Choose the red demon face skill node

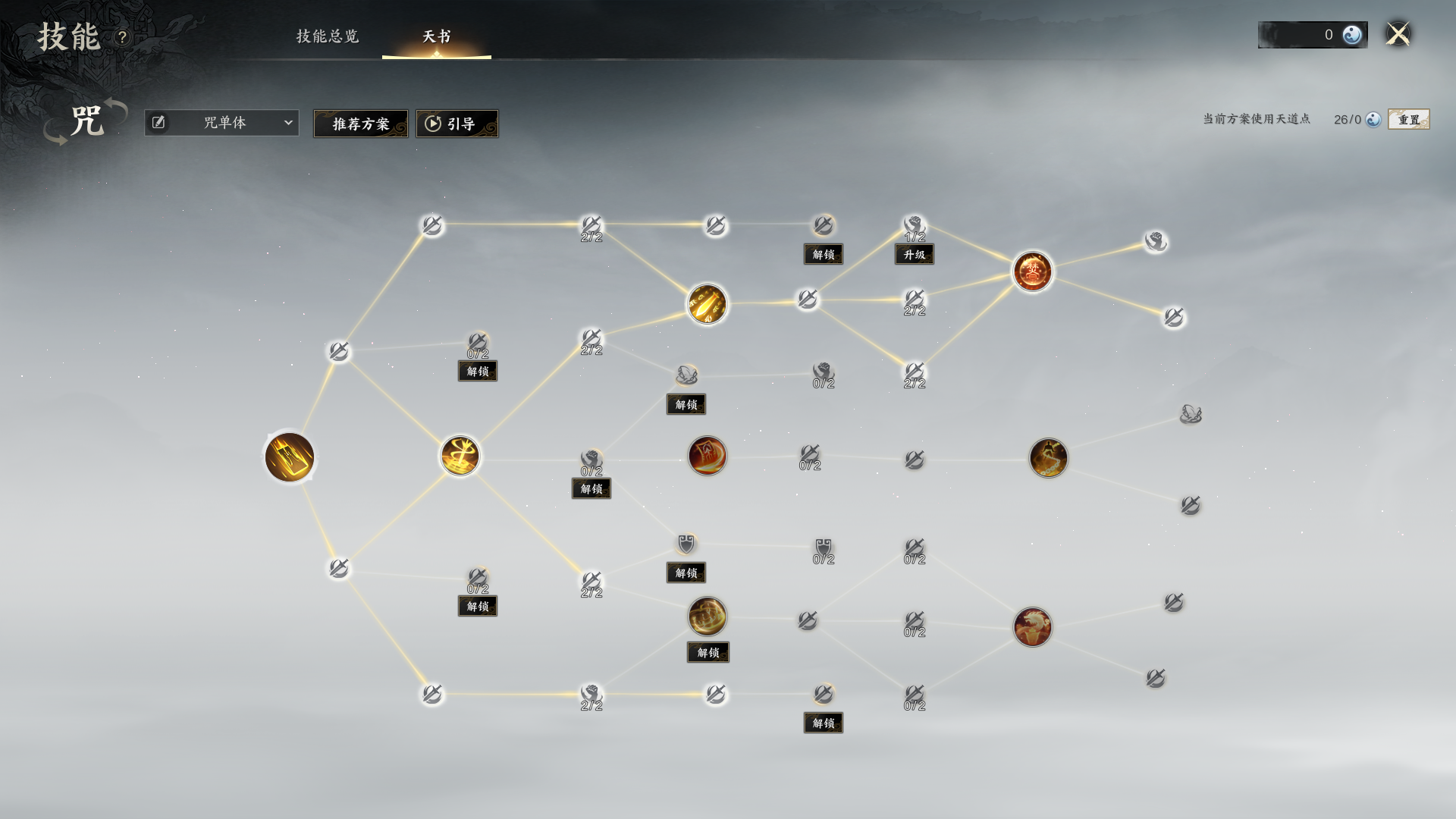point(1033,271)
